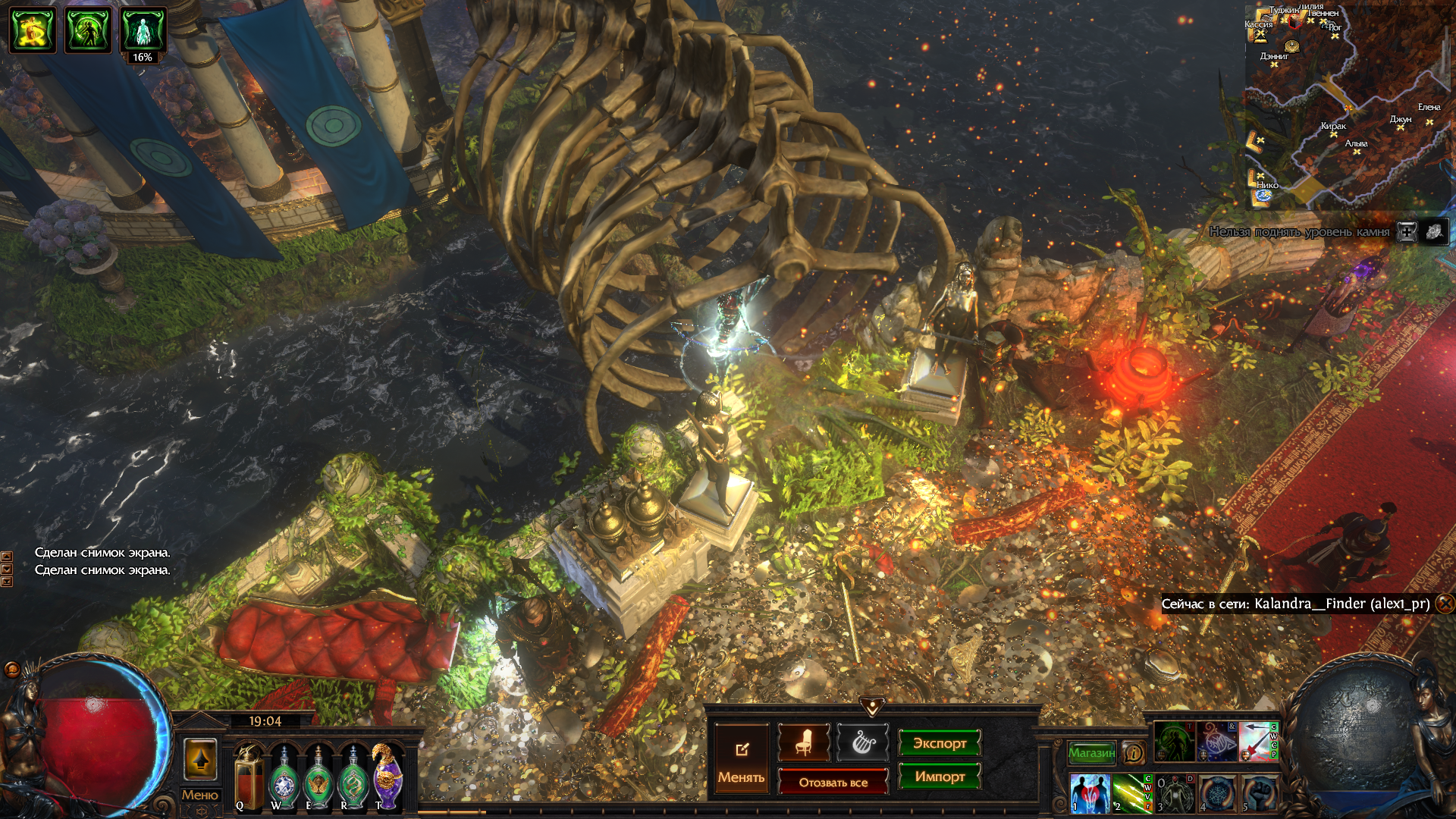Activate the green arrows skill in slot 2
Viewport: 1456px width, 819px height.
[x=1131, y=793]
